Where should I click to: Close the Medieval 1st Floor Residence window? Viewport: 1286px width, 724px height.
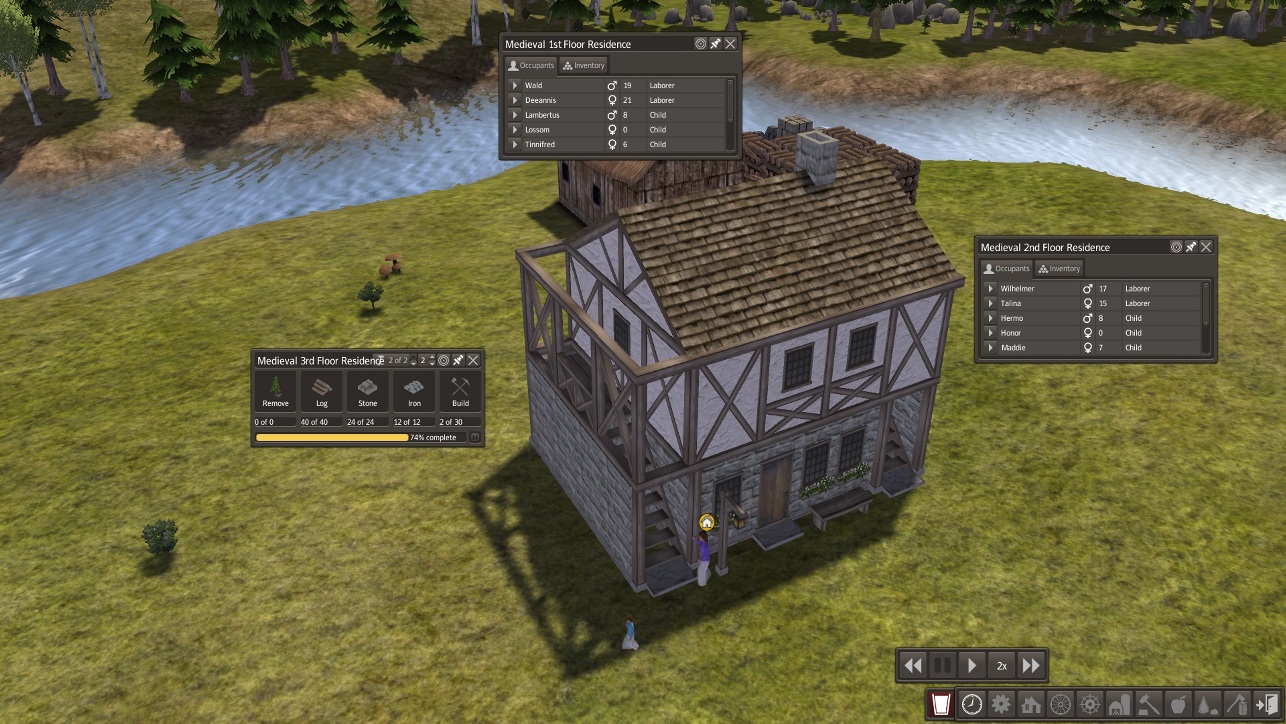pyautogui.click(x=731, y=44)
